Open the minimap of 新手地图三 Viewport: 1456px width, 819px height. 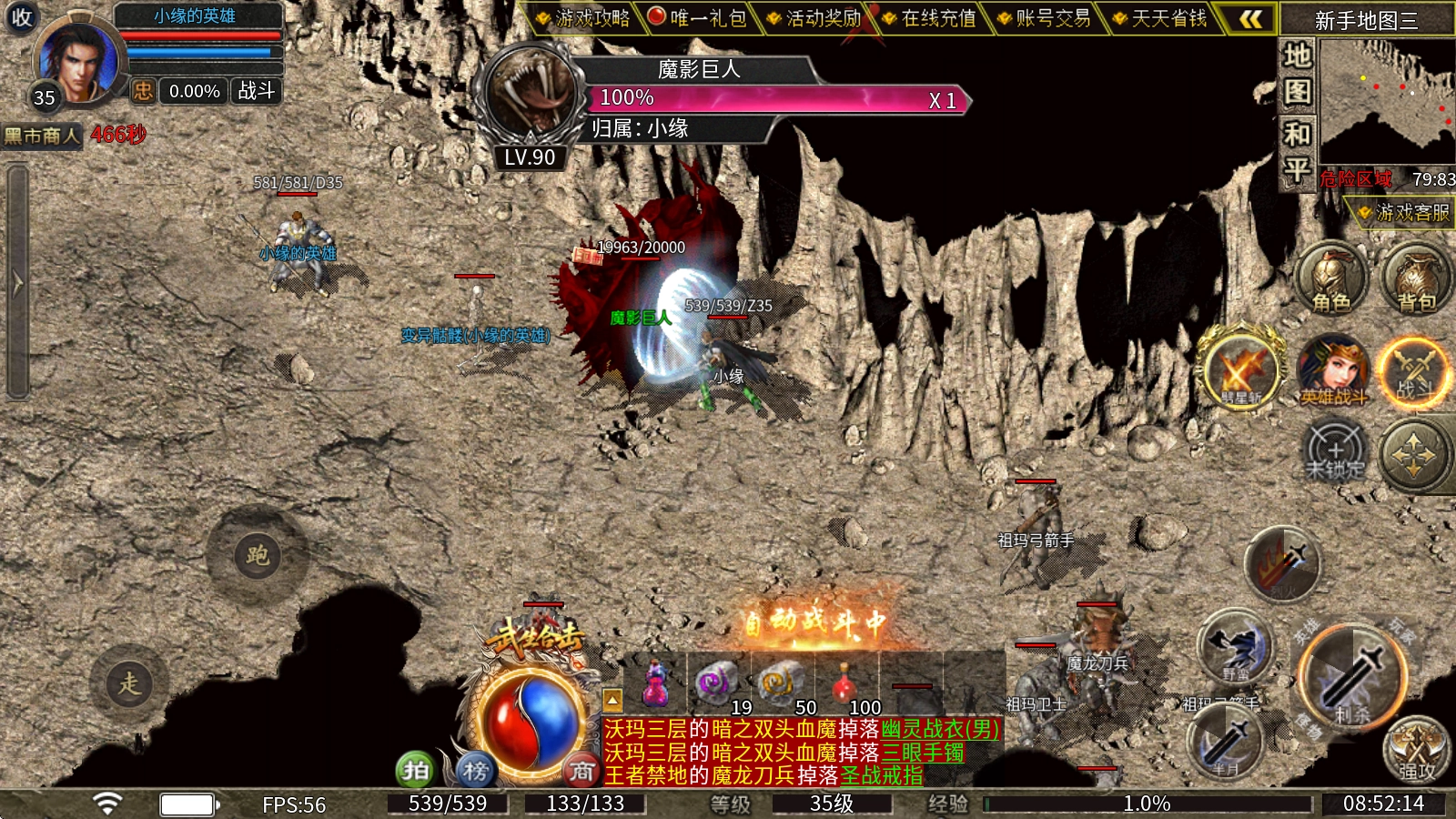pos(1387,102)
